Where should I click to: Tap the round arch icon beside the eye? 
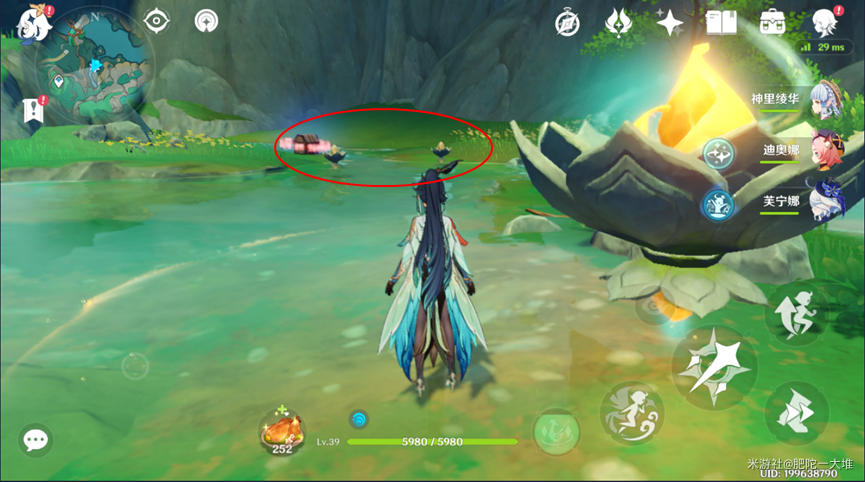[208, 21]
